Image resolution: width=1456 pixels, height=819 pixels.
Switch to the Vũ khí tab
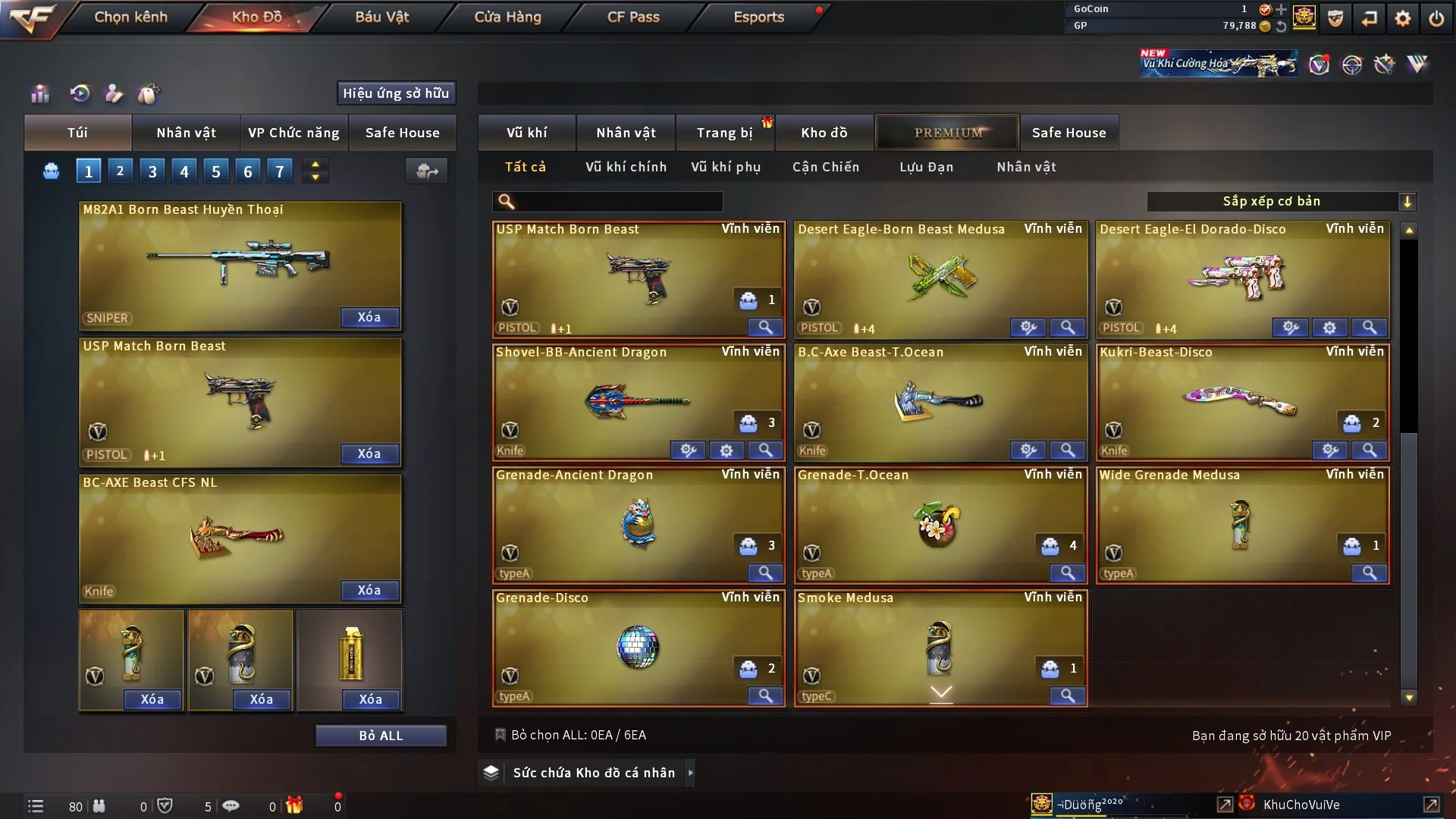[526, 133]
